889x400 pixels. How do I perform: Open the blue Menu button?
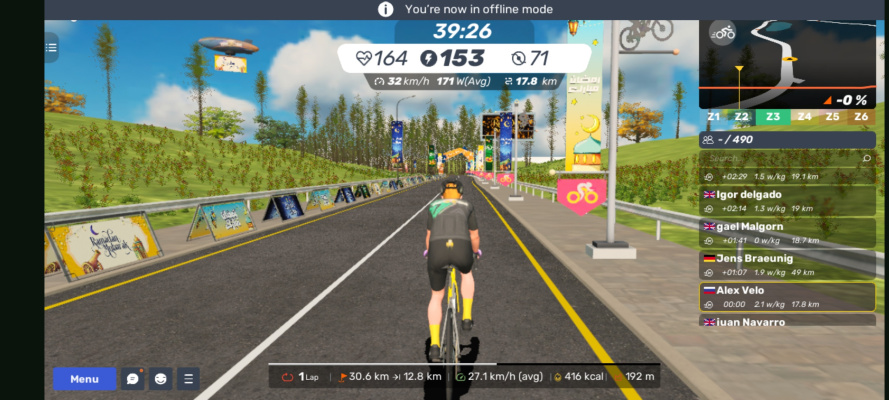pos(84,379)
